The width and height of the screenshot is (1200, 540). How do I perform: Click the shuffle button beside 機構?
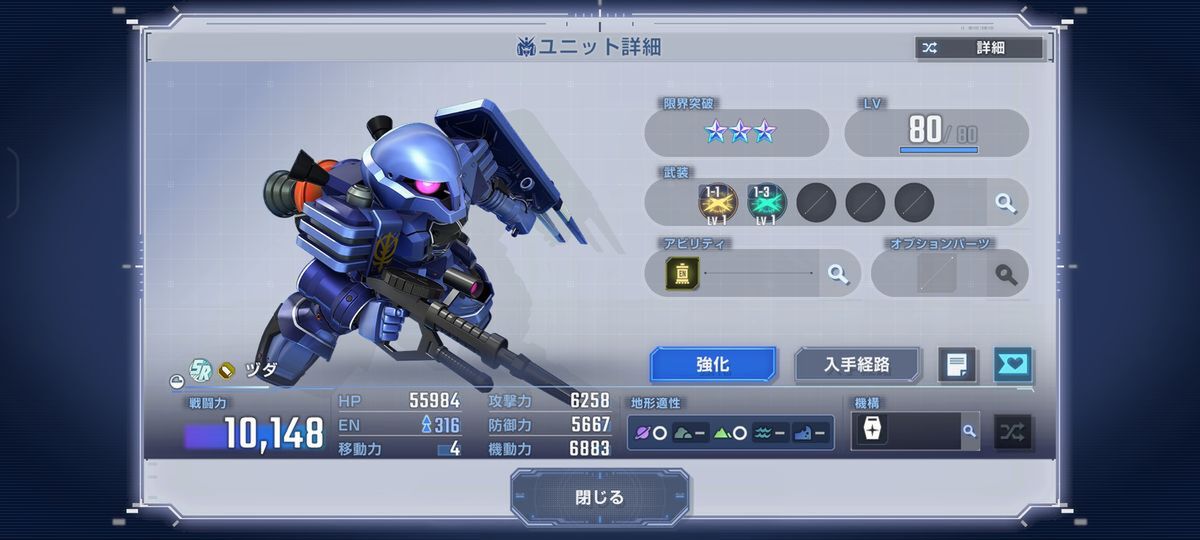pos(1013,432)
